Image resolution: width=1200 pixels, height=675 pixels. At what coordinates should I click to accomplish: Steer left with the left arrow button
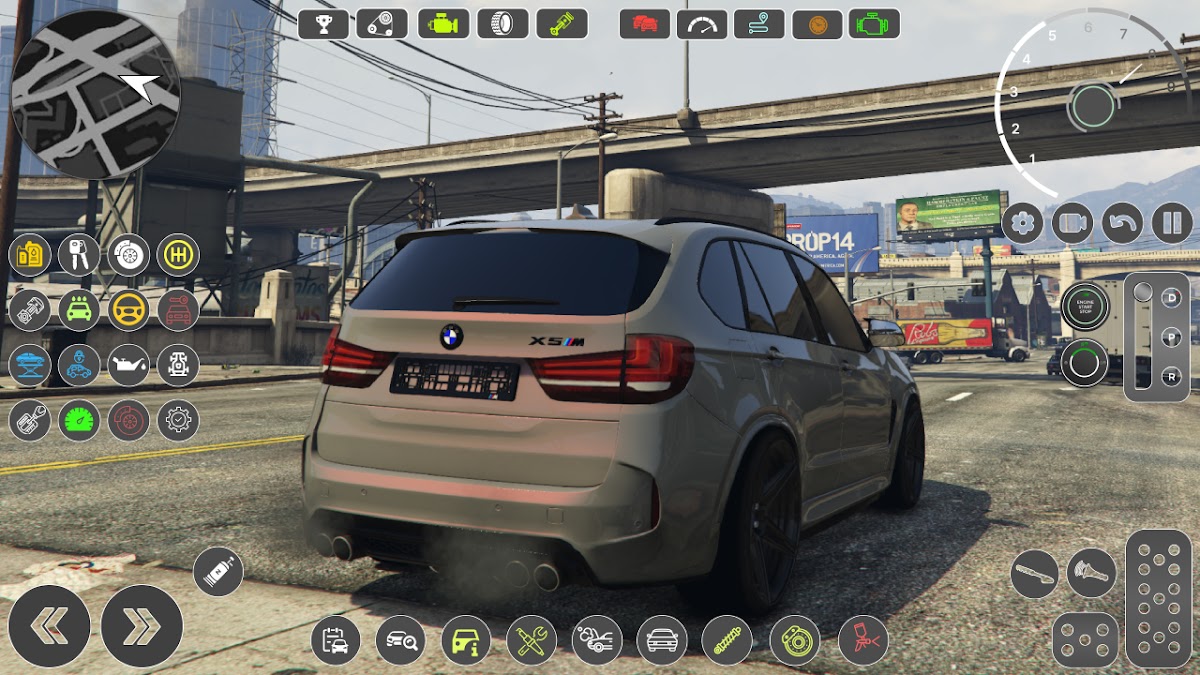(49, 626)
